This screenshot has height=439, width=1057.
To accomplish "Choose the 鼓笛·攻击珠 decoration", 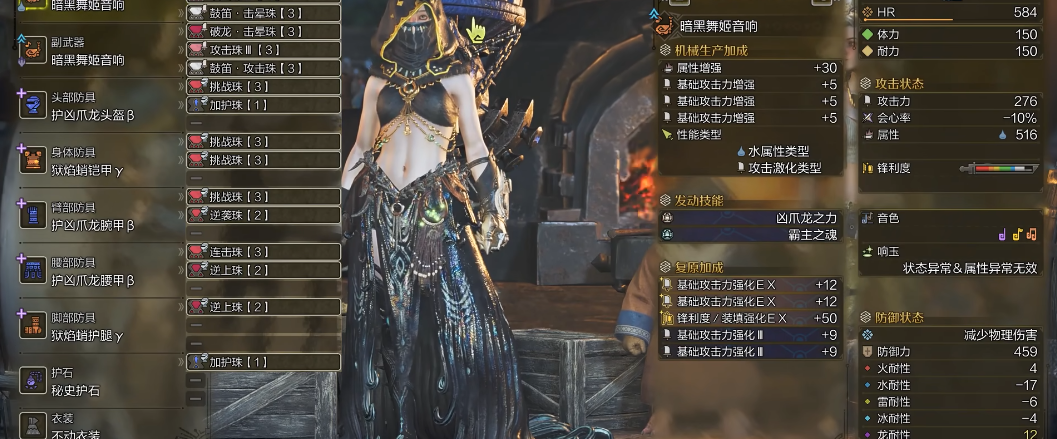I will [264, 68].
